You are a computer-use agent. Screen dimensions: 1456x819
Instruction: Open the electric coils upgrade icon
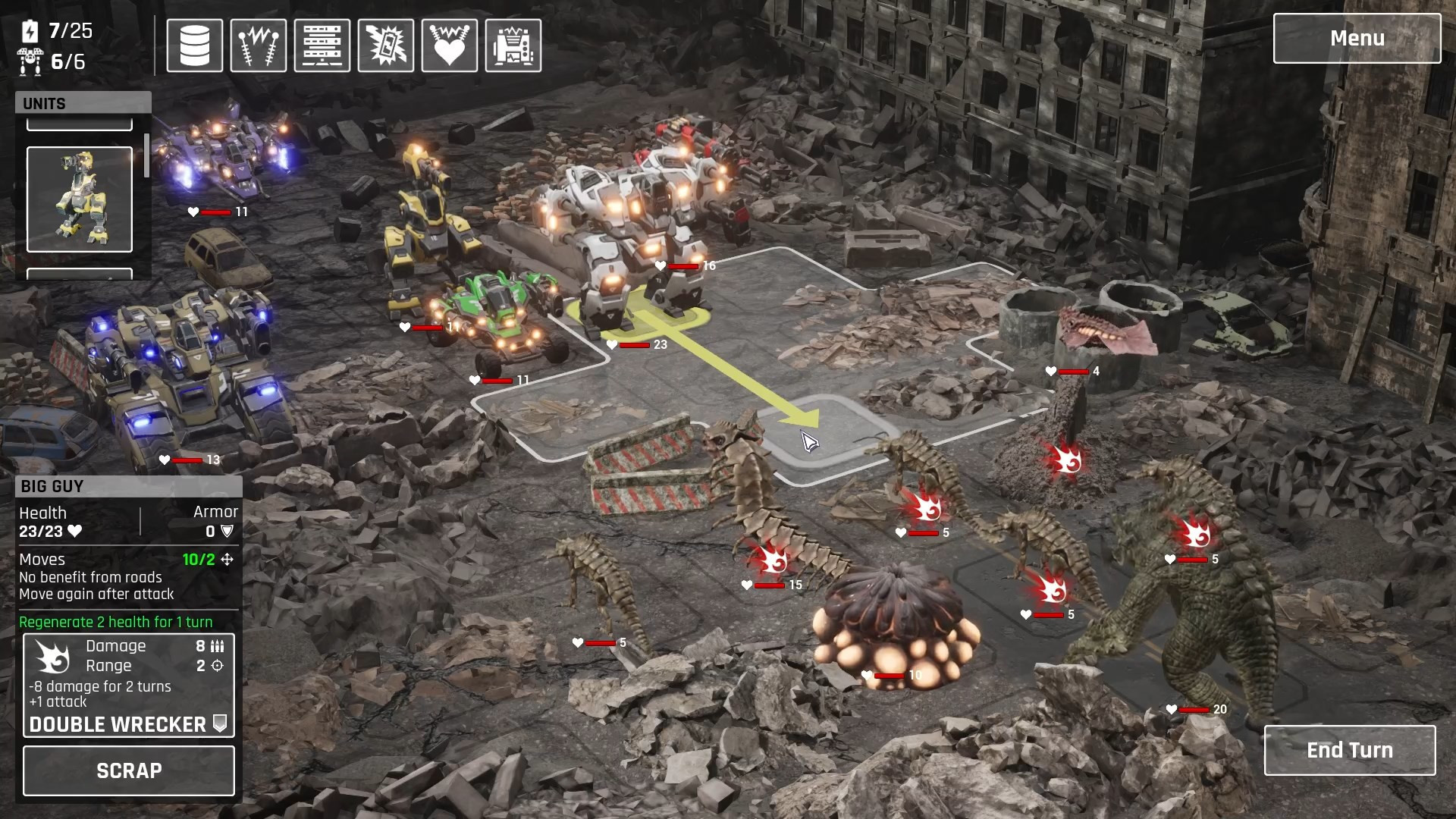(x=258, y=45)
